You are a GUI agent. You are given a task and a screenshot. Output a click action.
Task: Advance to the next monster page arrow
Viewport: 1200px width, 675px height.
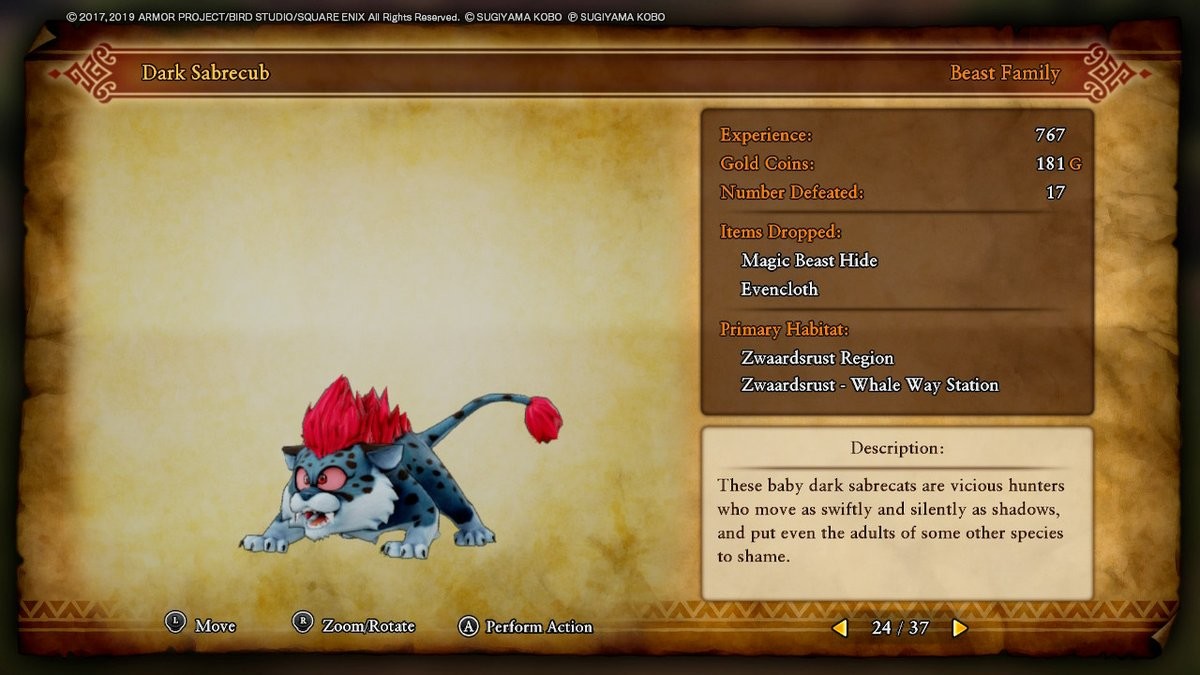pos(960,628)
